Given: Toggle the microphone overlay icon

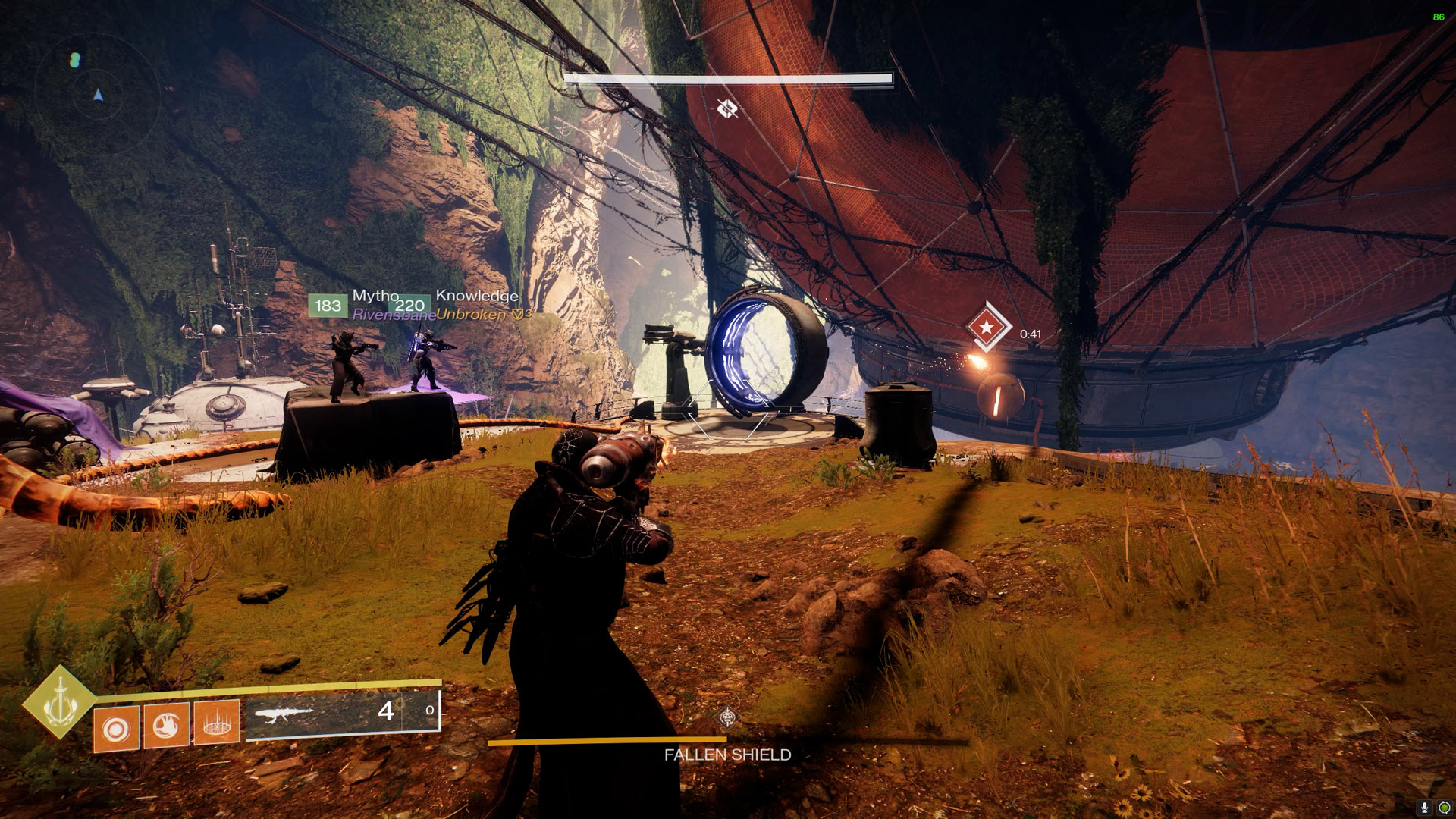Looking at the screenshot, I should (1424, 808).
